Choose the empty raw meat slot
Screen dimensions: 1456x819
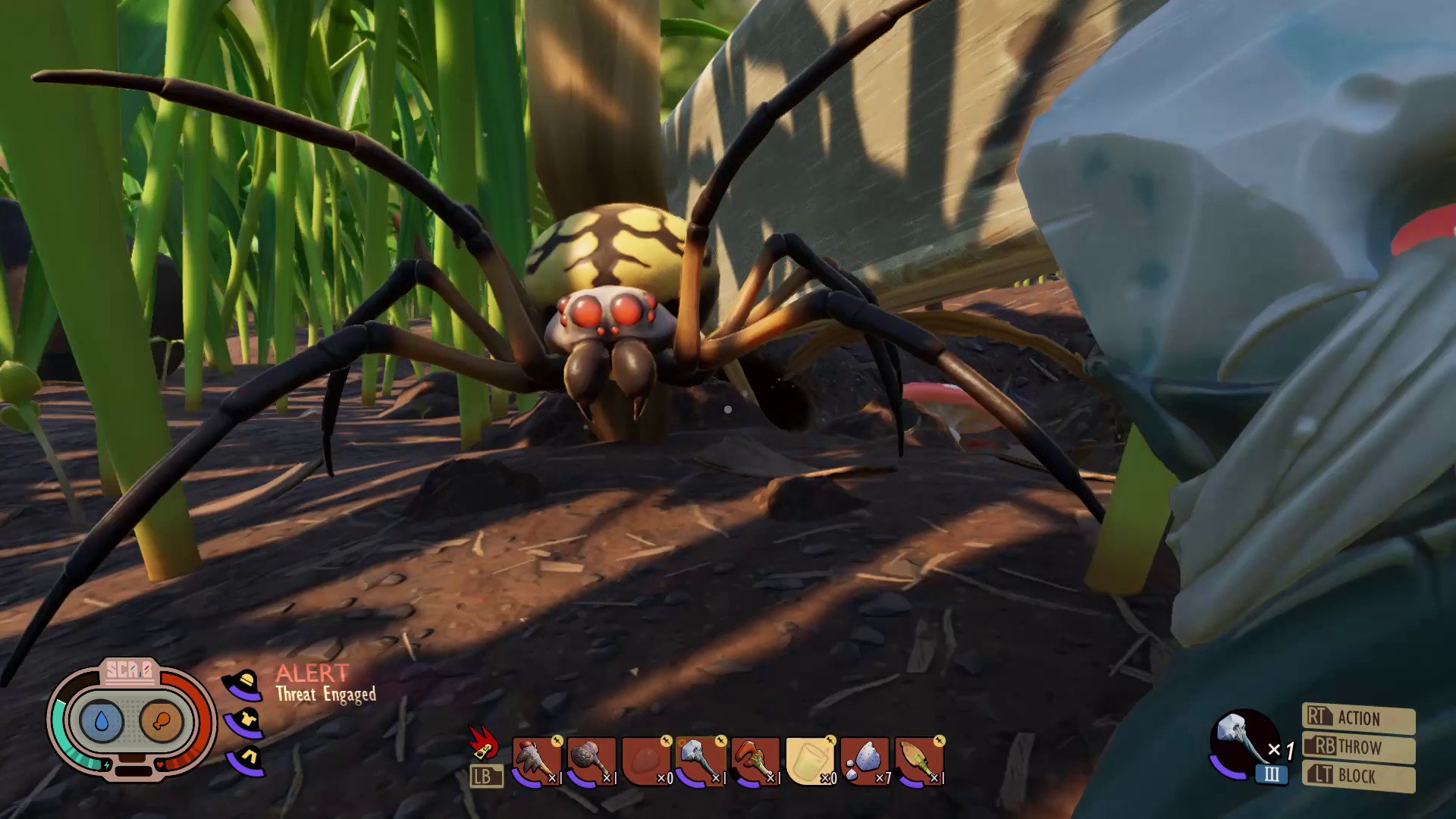coord(646,761)
